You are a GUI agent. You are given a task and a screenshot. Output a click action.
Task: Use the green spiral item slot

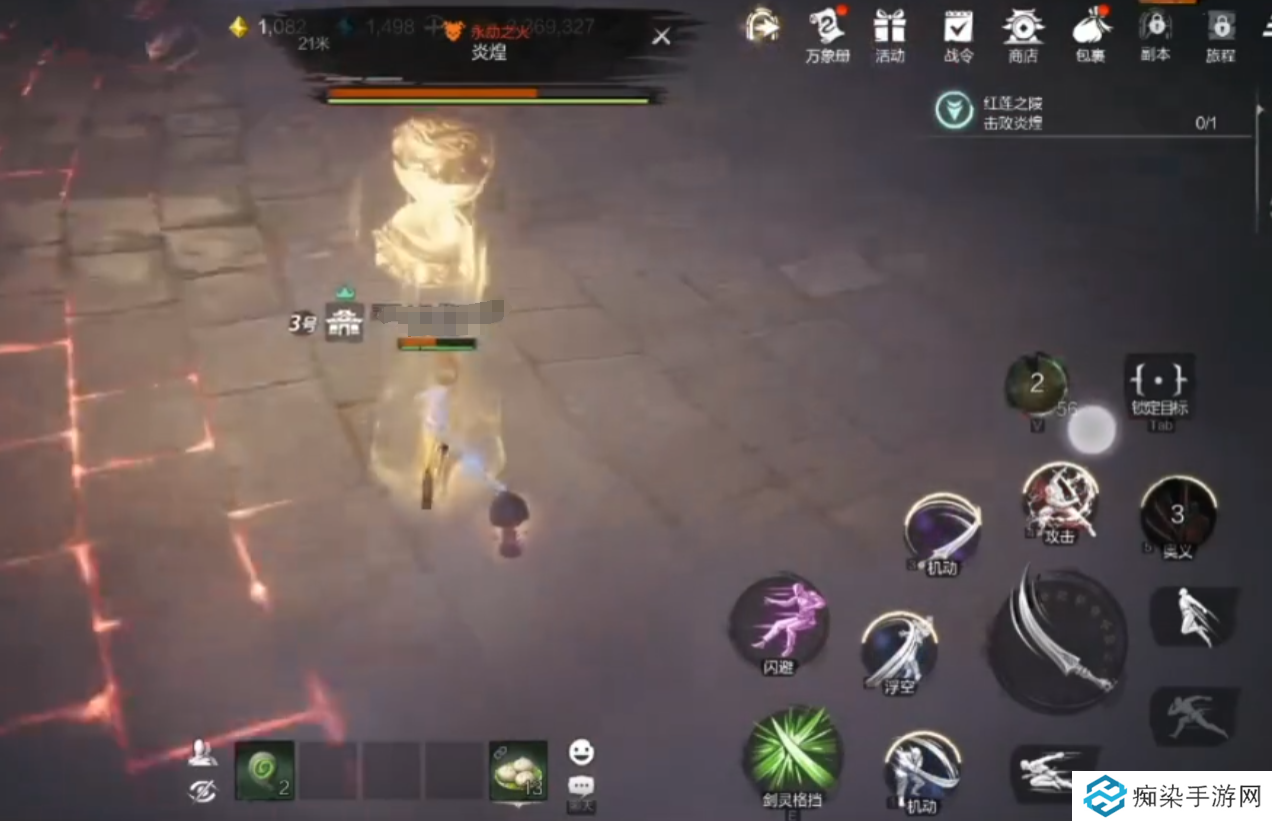click(264, 771)
